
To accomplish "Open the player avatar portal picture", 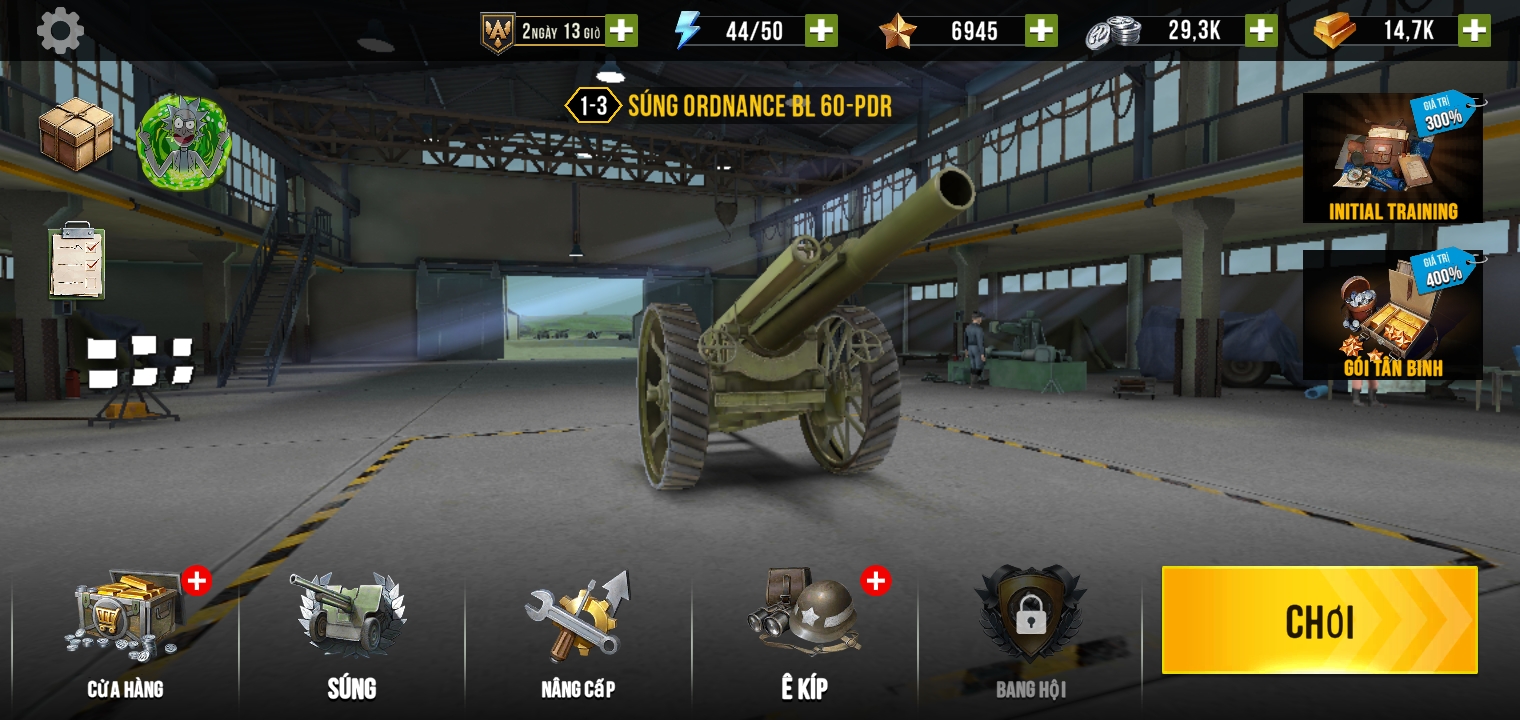I will tap(185, 143).
